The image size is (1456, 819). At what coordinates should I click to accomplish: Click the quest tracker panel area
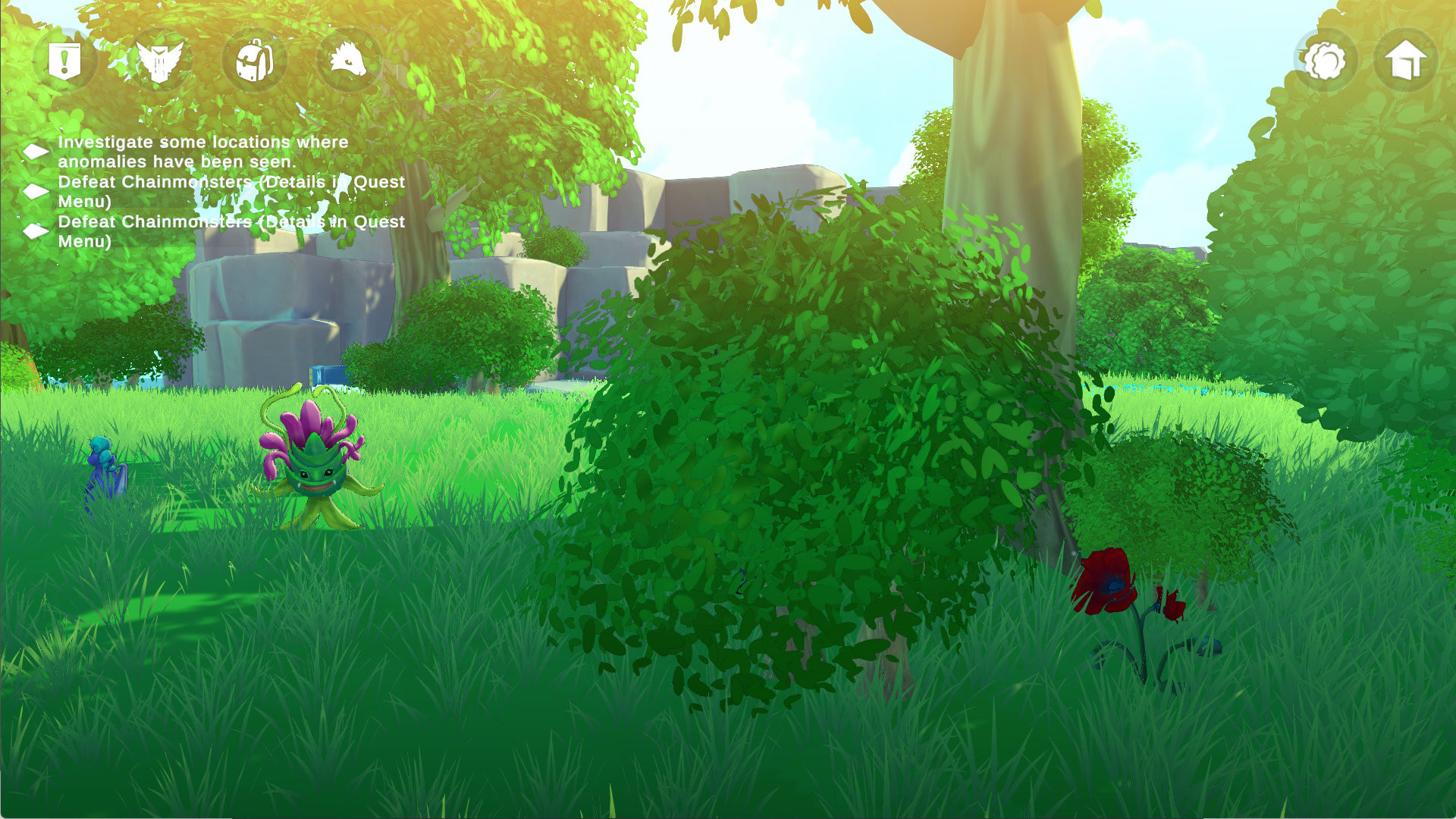point(212,190)
